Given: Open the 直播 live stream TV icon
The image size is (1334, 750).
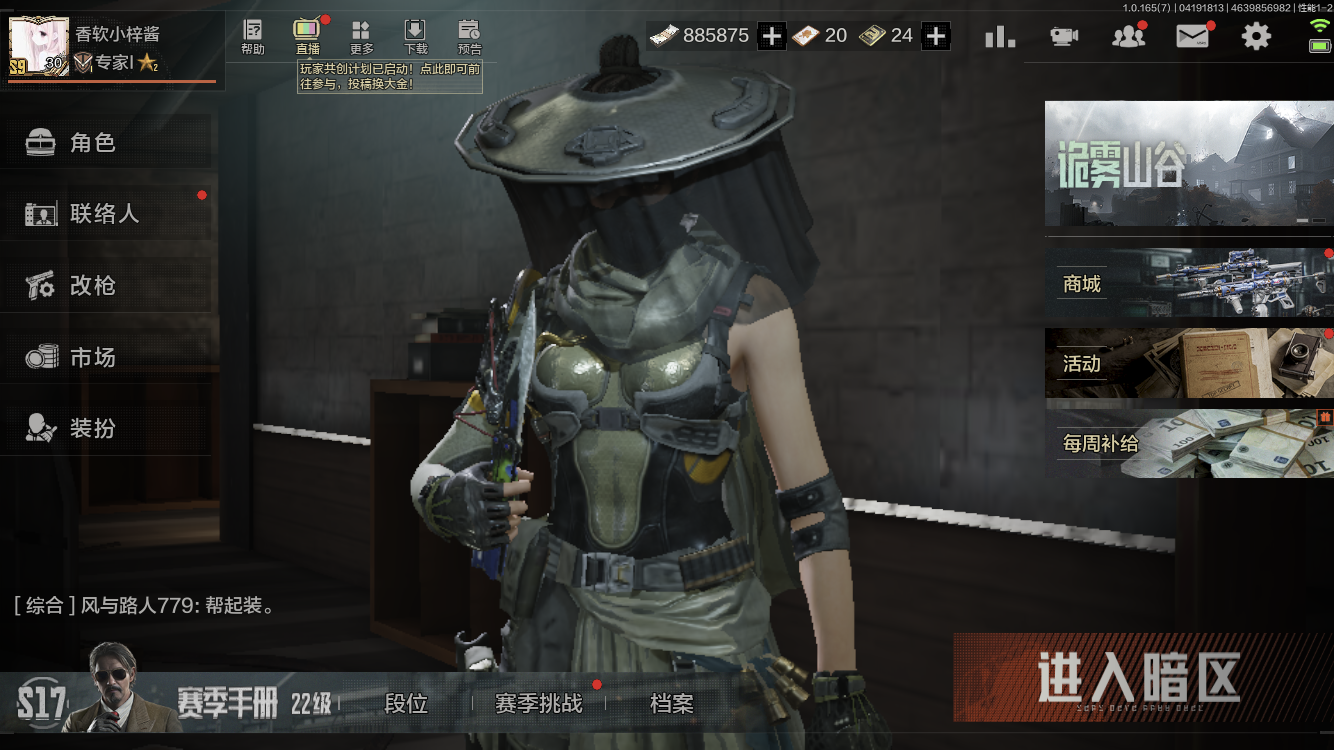Looking at the screenshot, I should click(305, 35).
